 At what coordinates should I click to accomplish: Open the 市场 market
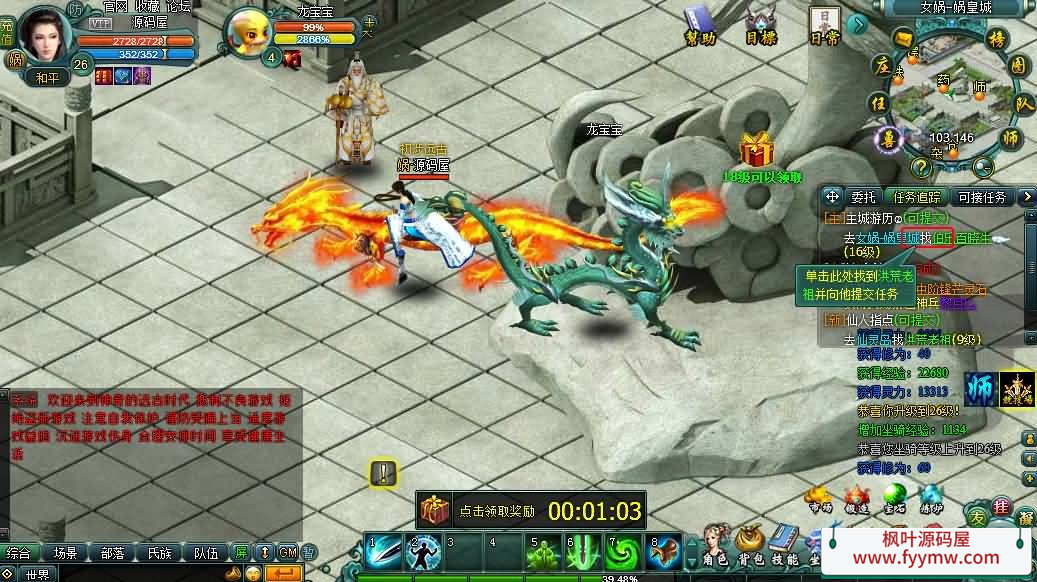pyautogui.click(x=820, y=498)
